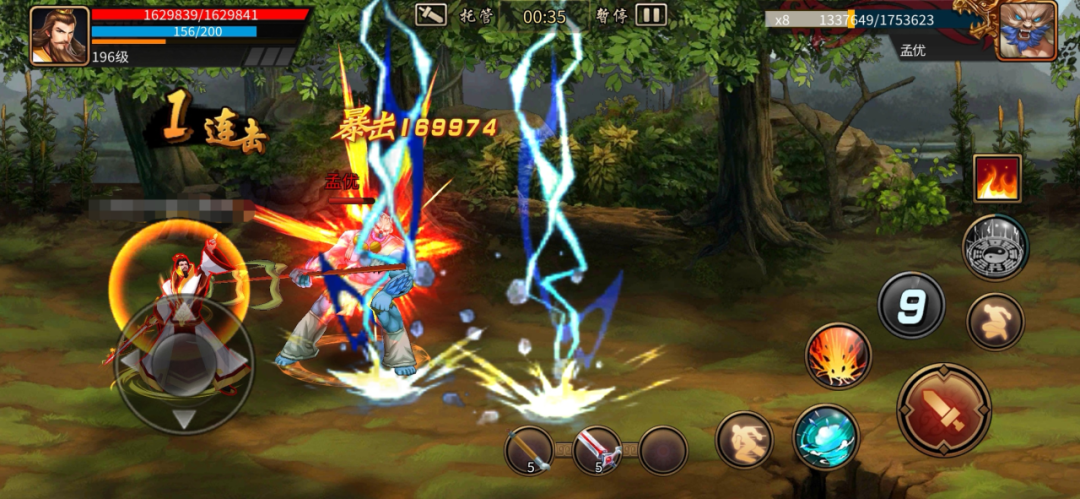The width and height of the screenshot is (1080, 499).
Task: Use the cyan whirlwind skill
Action: (826, 437)
